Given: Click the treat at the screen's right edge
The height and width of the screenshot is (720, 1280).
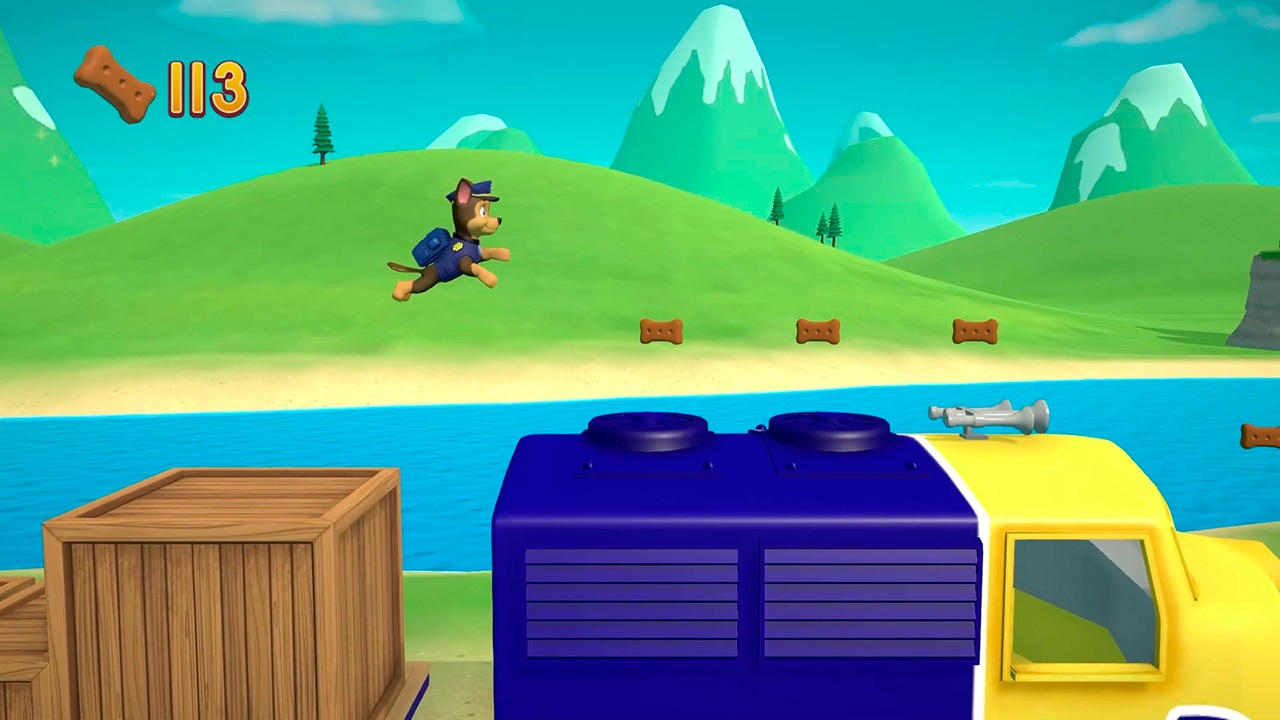Looking at the screenshot, I should pyautogui.click(x=1262, y=435).
